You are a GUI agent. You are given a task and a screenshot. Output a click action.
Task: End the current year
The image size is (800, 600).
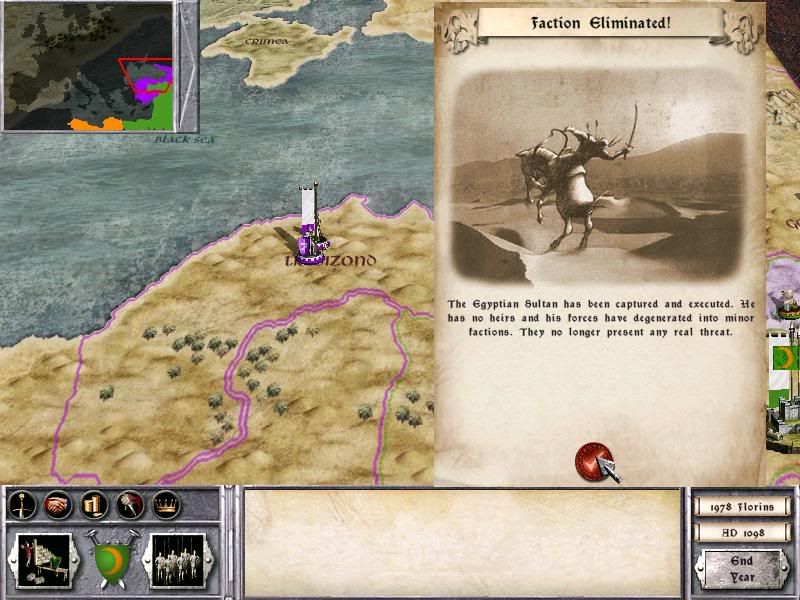coord(741,571)
